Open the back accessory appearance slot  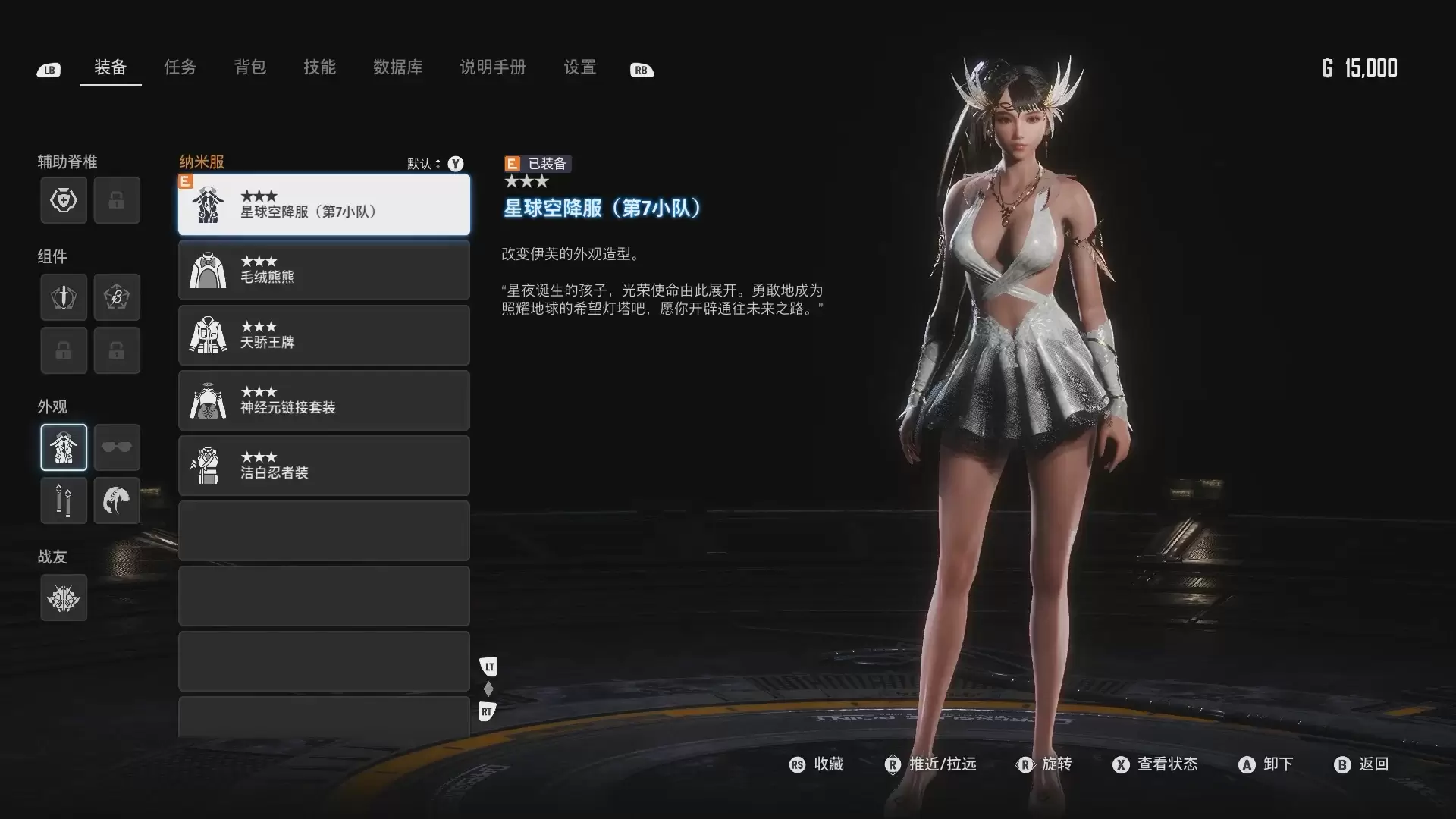pyautogui.click(x=117, y=500)
